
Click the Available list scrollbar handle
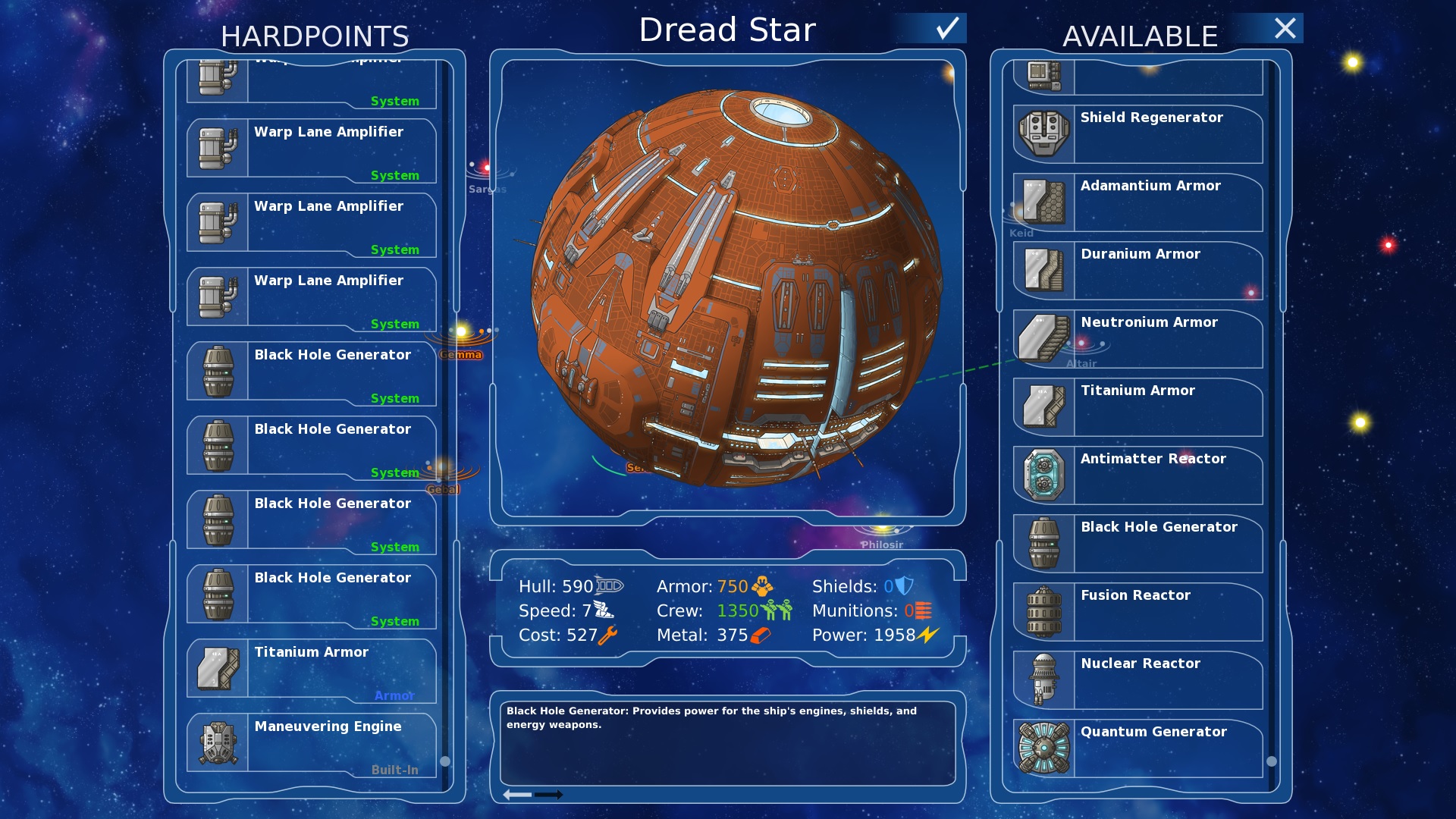click(1272, 761)
